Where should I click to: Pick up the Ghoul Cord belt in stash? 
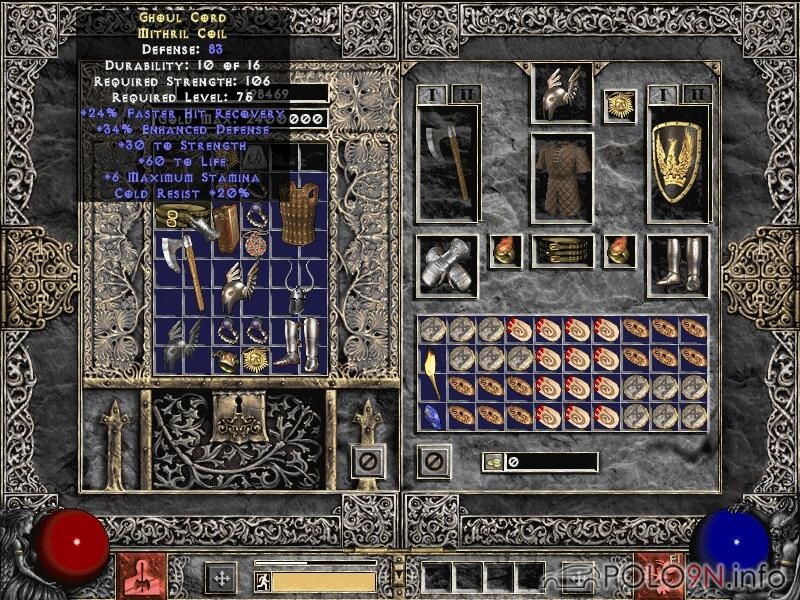click(183, 216)
